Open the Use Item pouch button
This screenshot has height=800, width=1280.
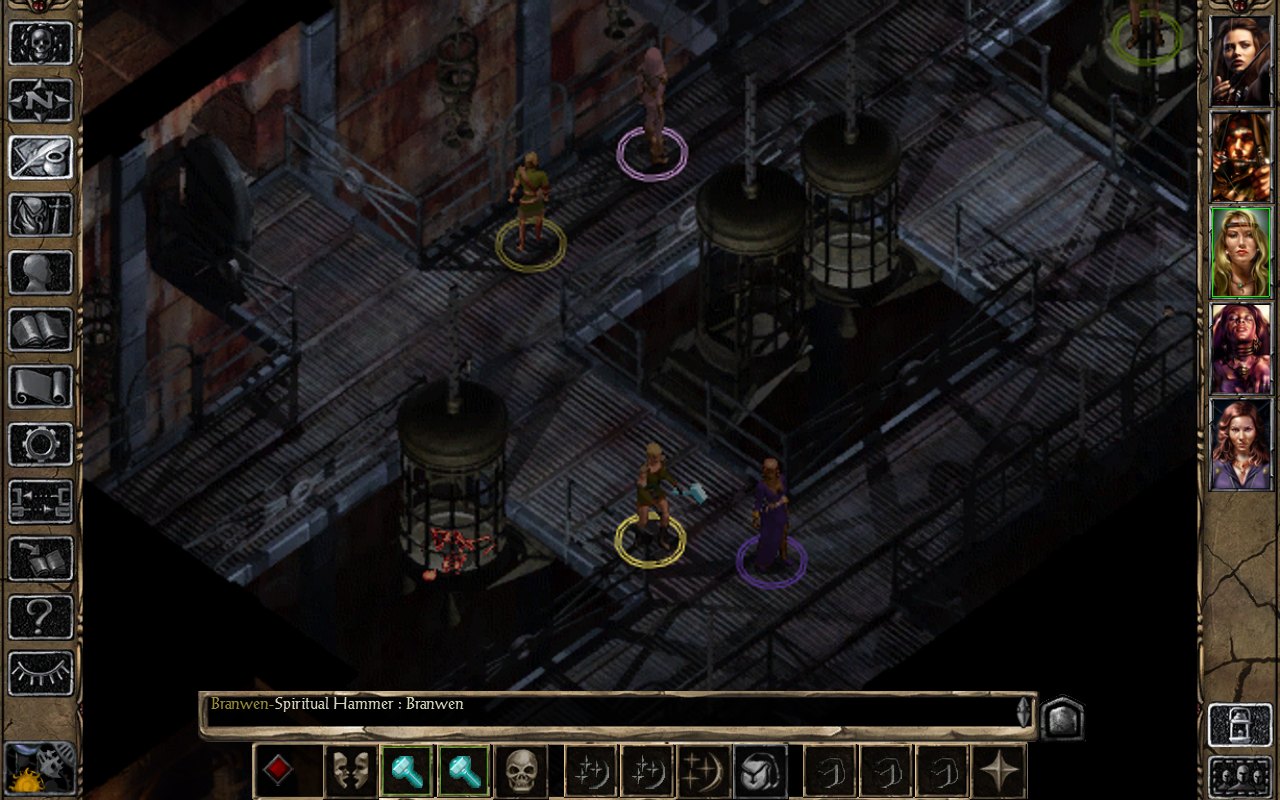760,772
